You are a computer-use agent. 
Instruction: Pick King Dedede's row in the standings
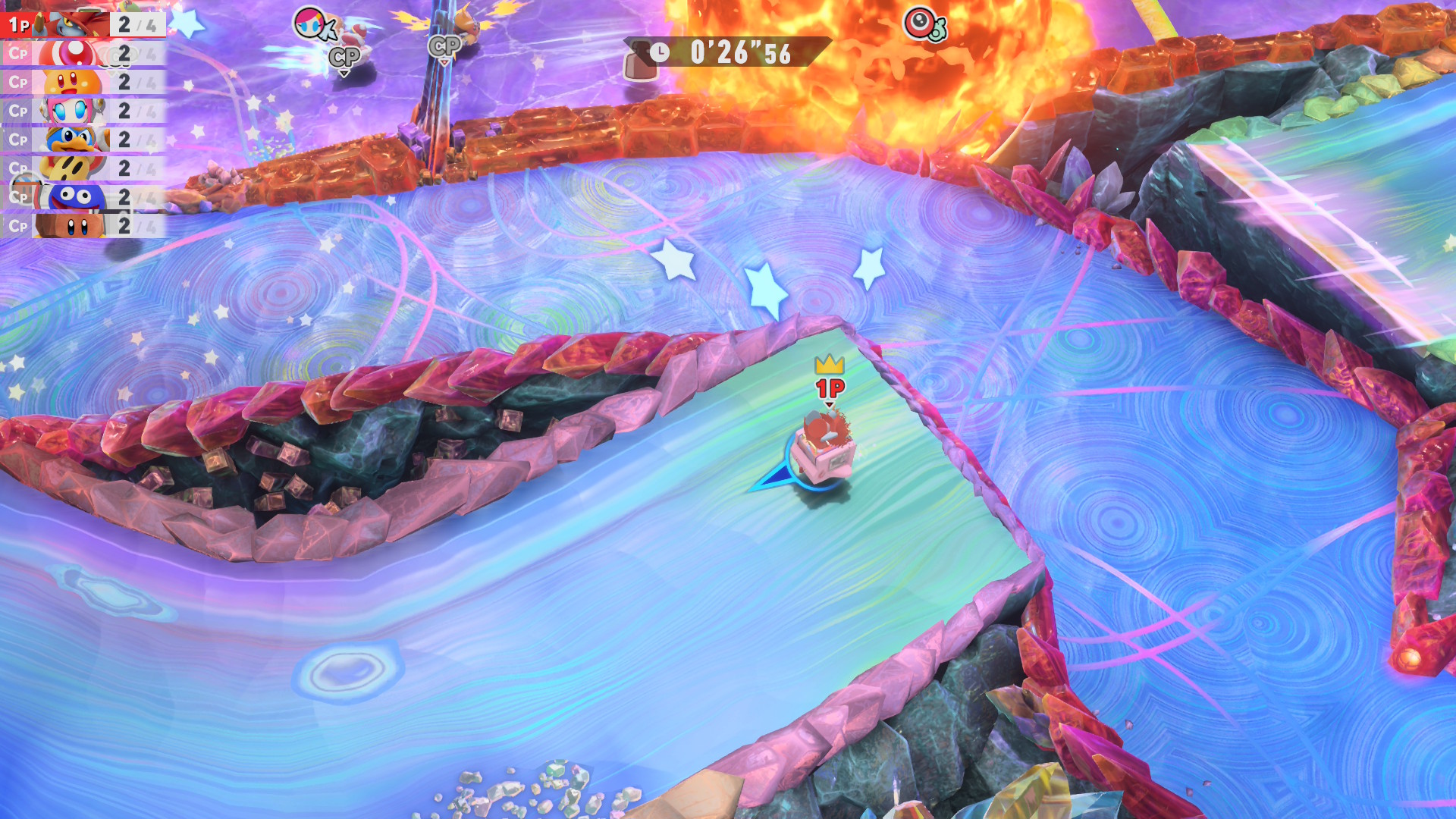83,140
